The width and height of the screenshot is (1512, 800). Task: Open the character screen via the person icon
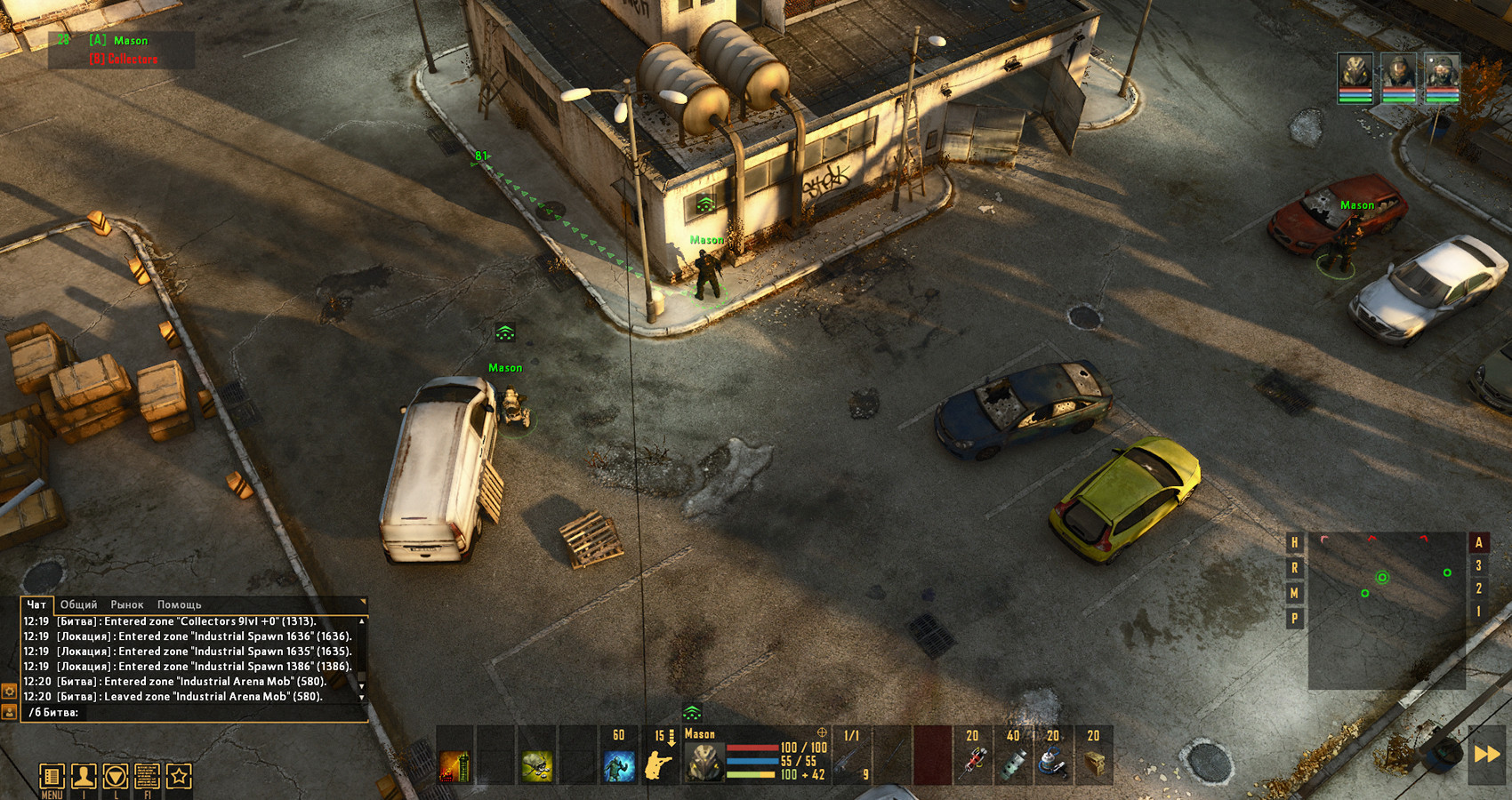[82, 774]
